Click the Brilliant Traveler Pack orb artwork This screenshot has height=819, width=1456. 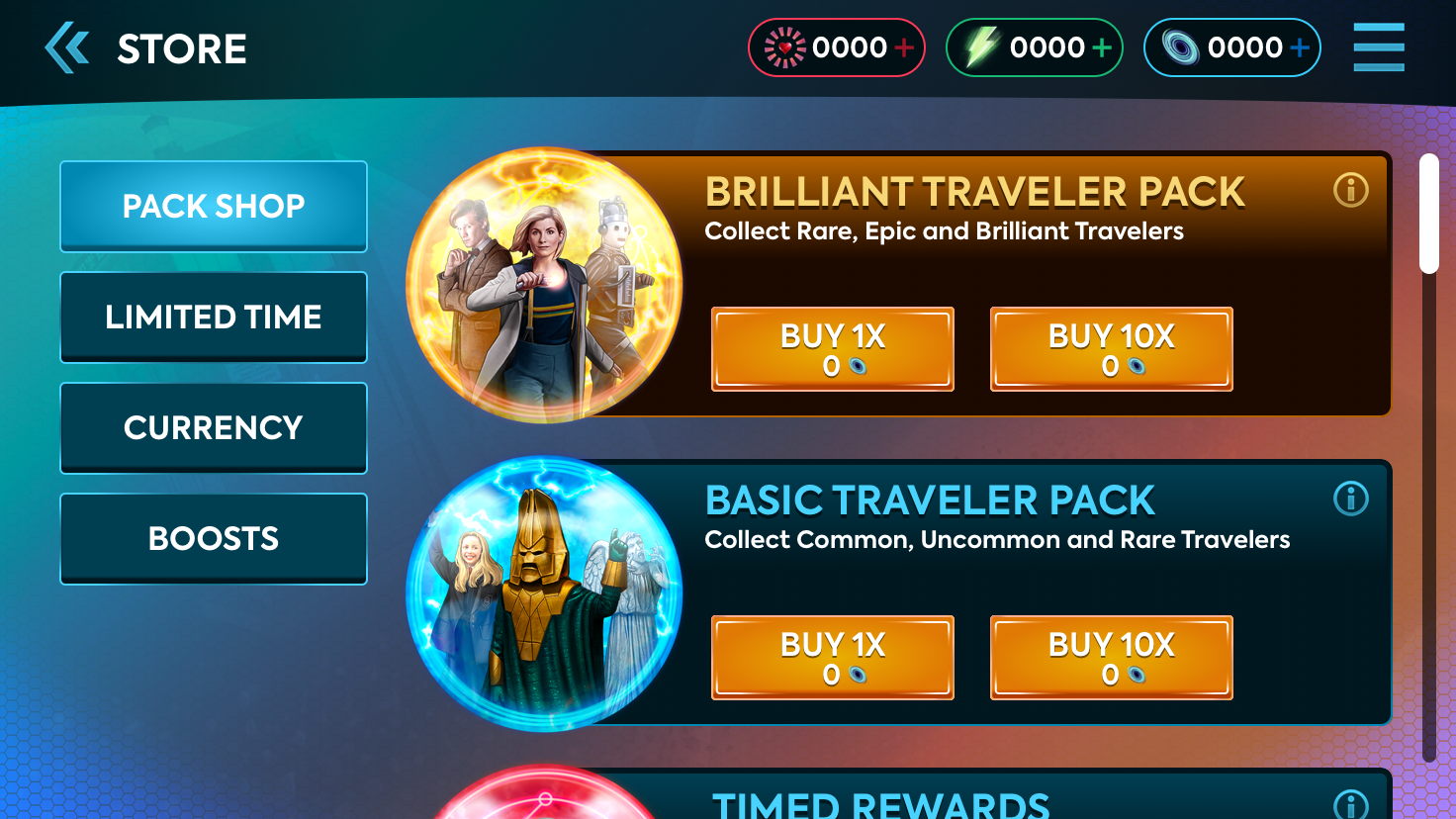pyautogui.click(x=544, y=285)
